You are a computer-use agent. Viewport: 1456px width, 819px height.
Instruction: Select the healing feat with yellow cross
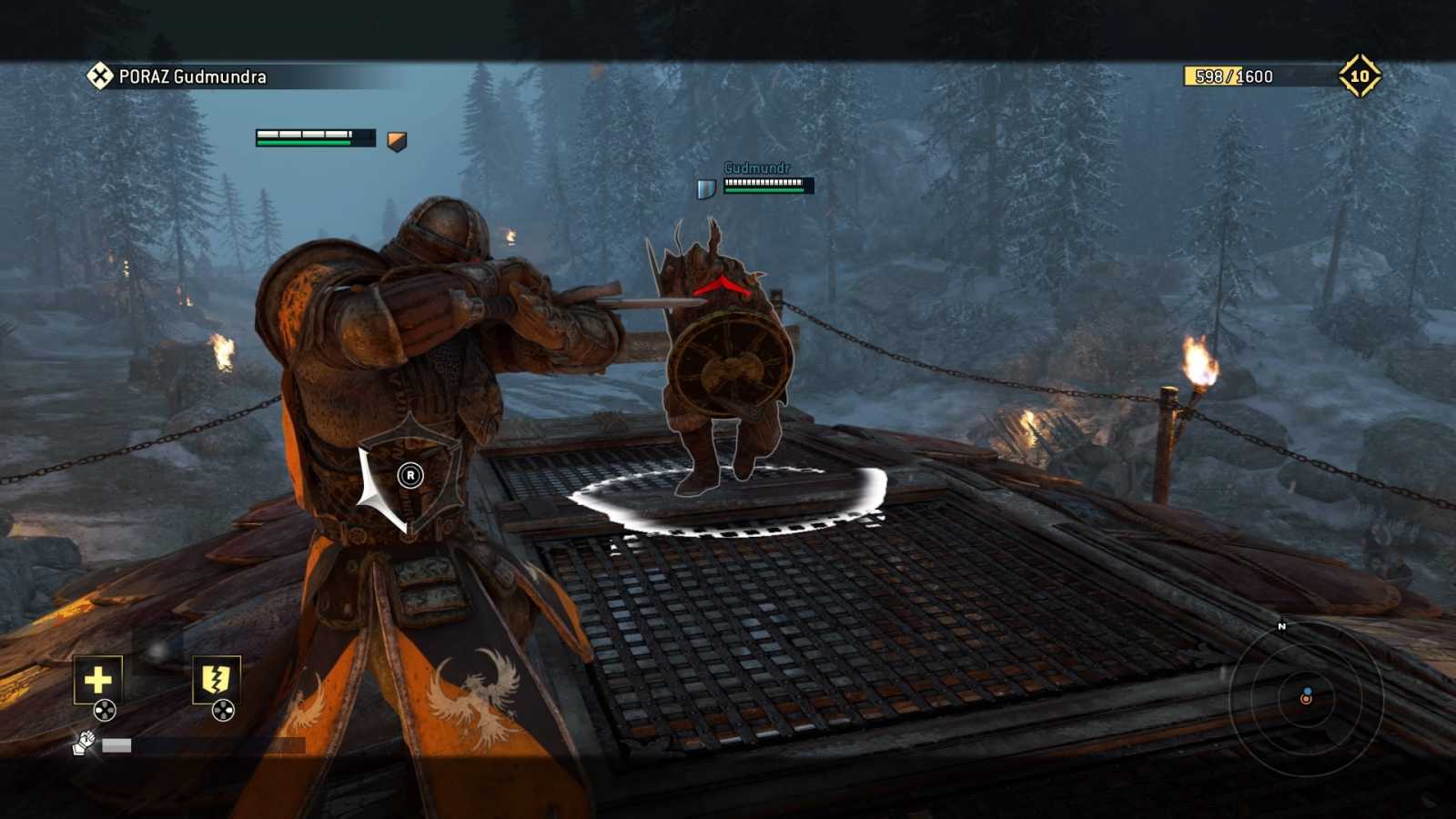point(96,678)
